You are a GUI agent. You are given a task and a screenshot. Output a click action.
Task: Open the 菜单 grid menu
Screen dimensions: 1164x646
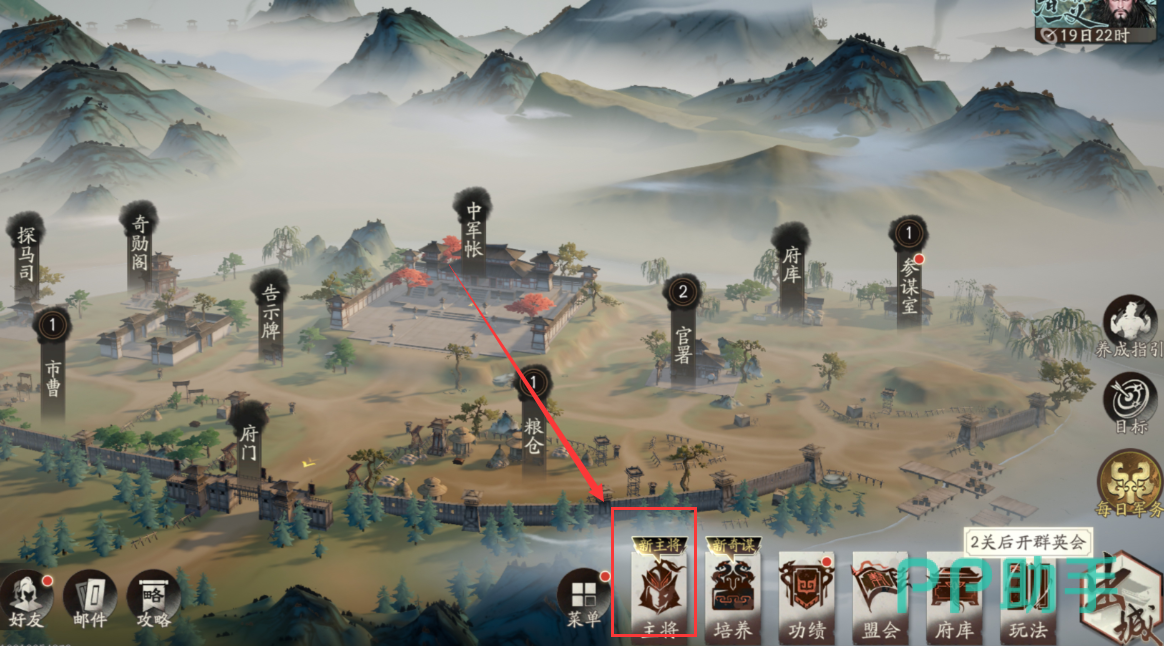(x=586, y=598)
